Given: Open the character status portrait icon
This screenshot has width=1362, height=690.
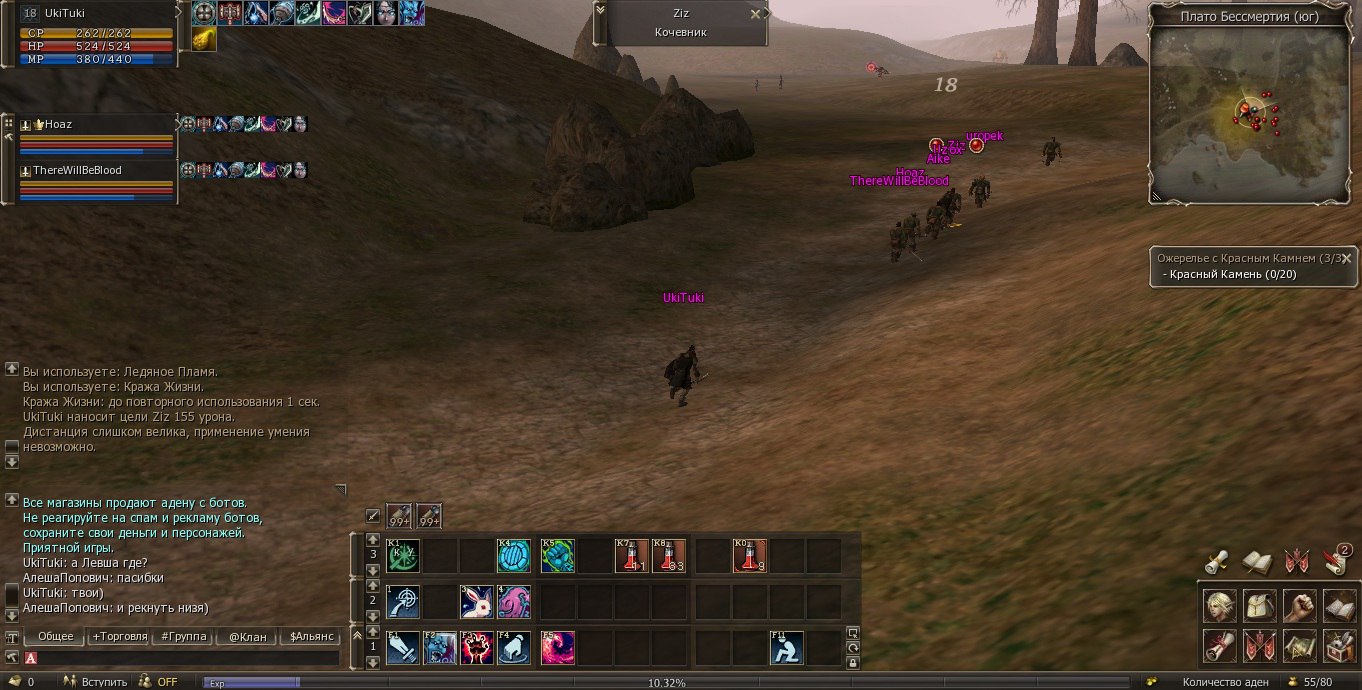Looking at the screenshot, I should click(x=1219, y=606).
